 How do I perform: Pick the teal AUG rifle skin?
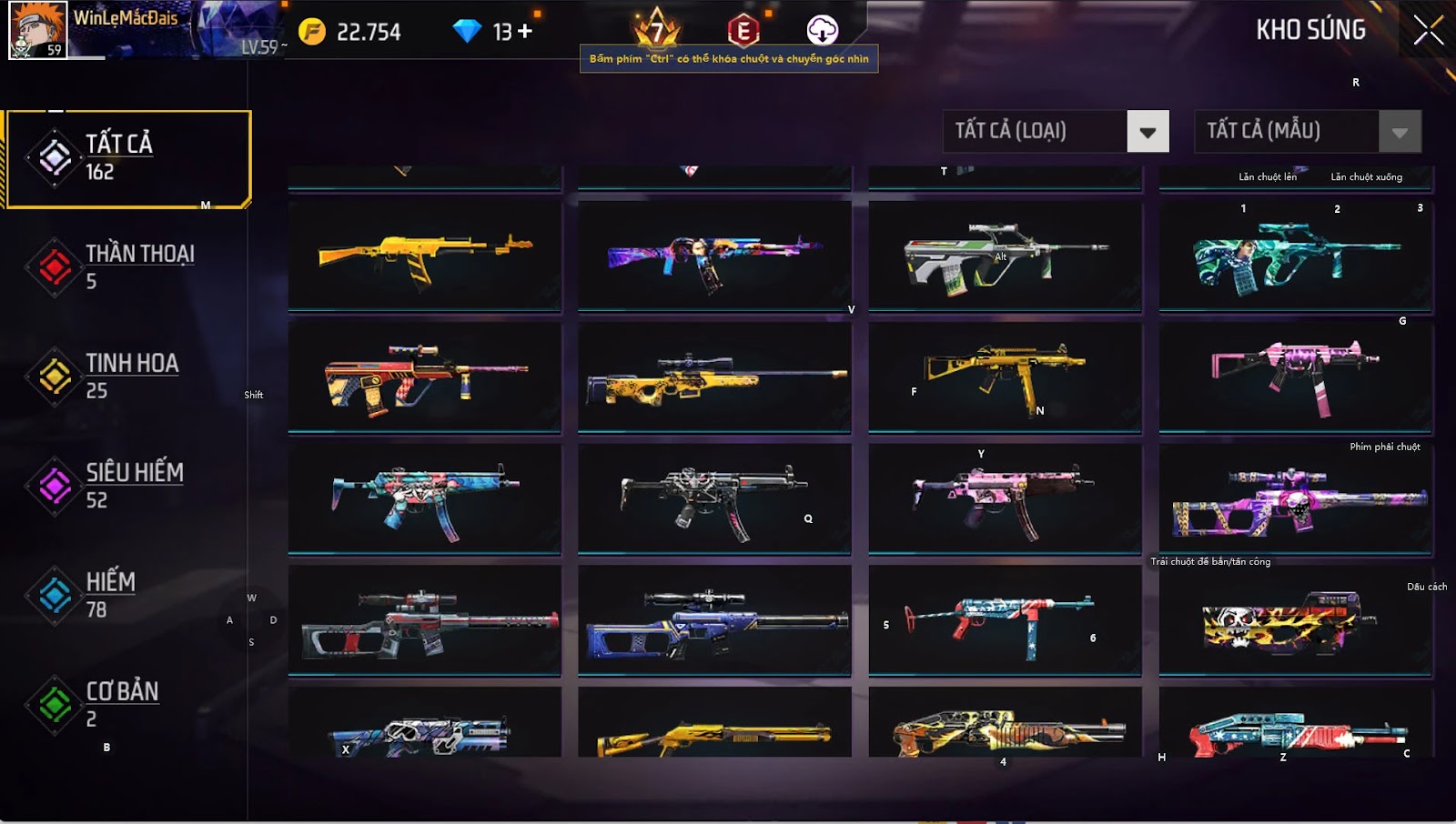[1295, 255]
